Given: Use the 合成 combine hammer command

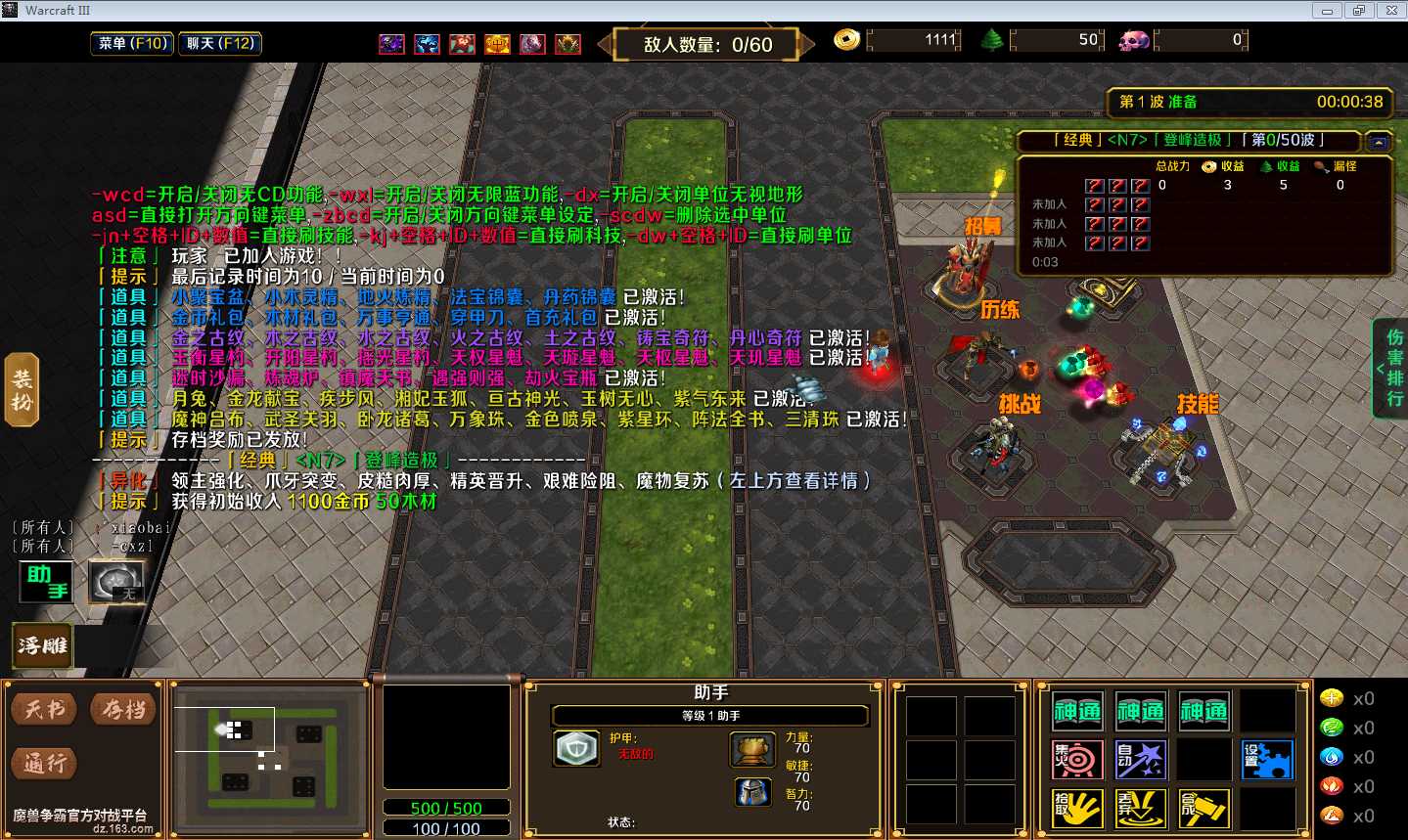Looking at the screenshot, I should 1204,809.
